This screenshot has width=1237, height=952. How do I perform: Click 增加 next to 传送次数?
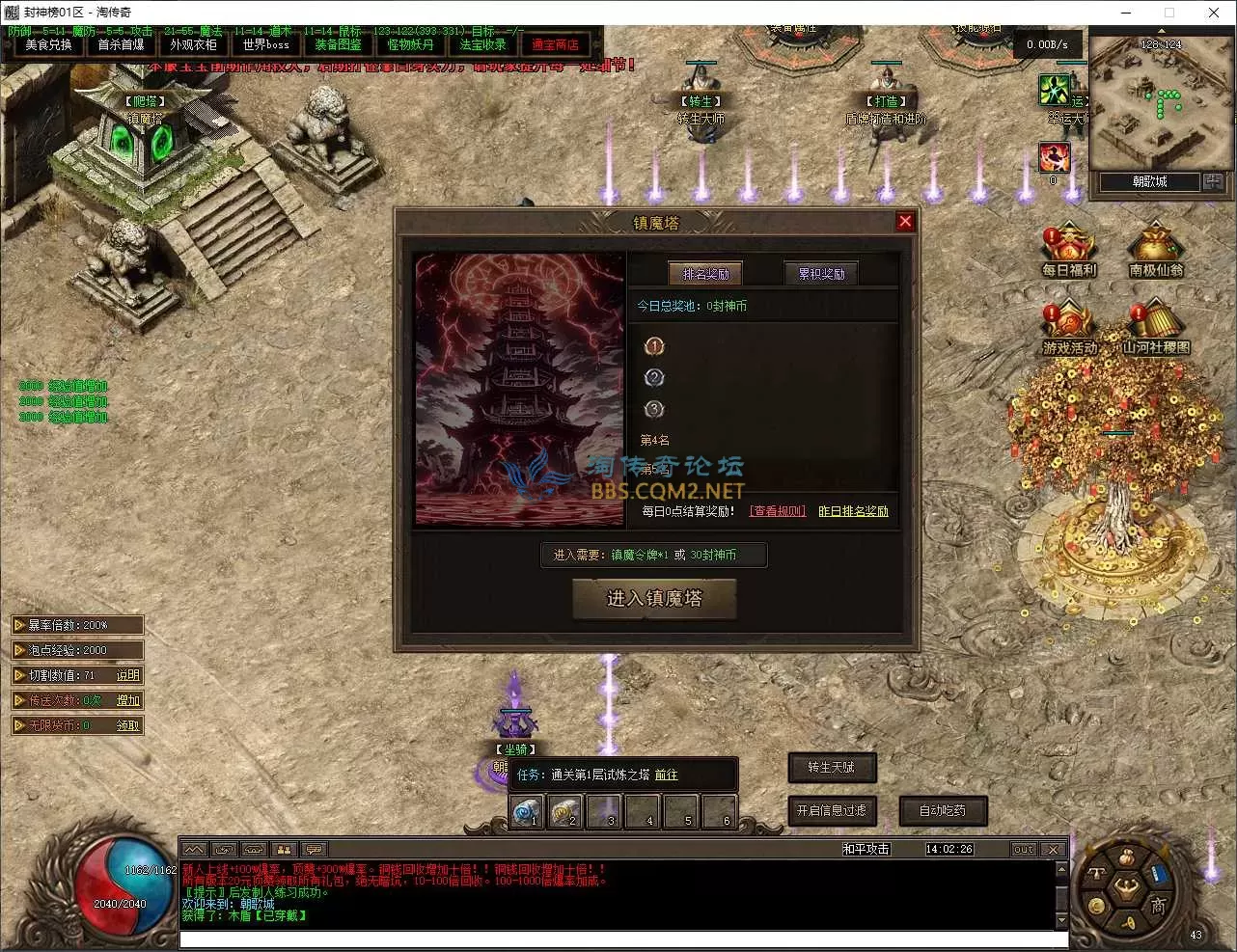coord(127,700)
